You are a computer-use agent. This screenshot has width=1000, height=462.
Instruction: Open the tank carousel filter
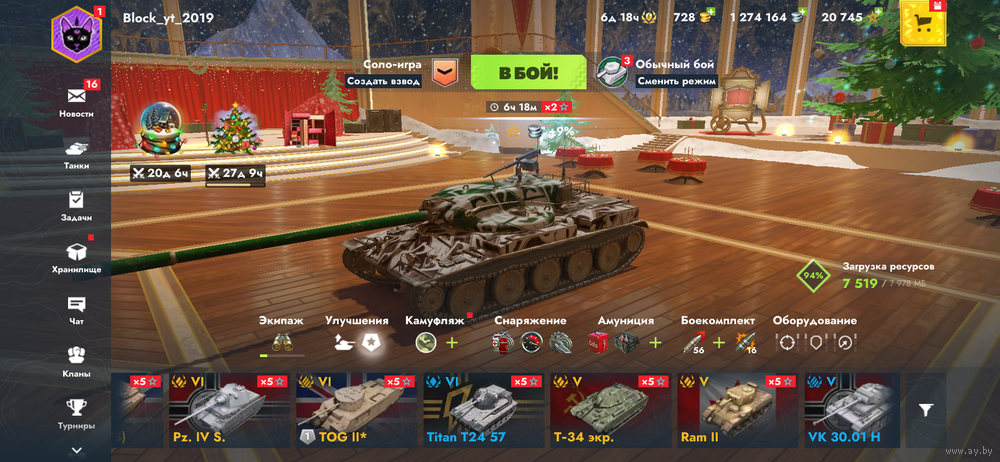click(x=927, y=409)
